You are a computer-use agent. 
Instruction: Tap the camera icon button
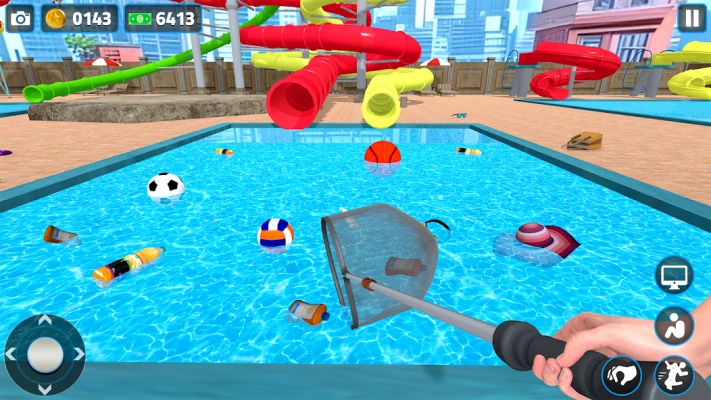click(x=20, y=18)
